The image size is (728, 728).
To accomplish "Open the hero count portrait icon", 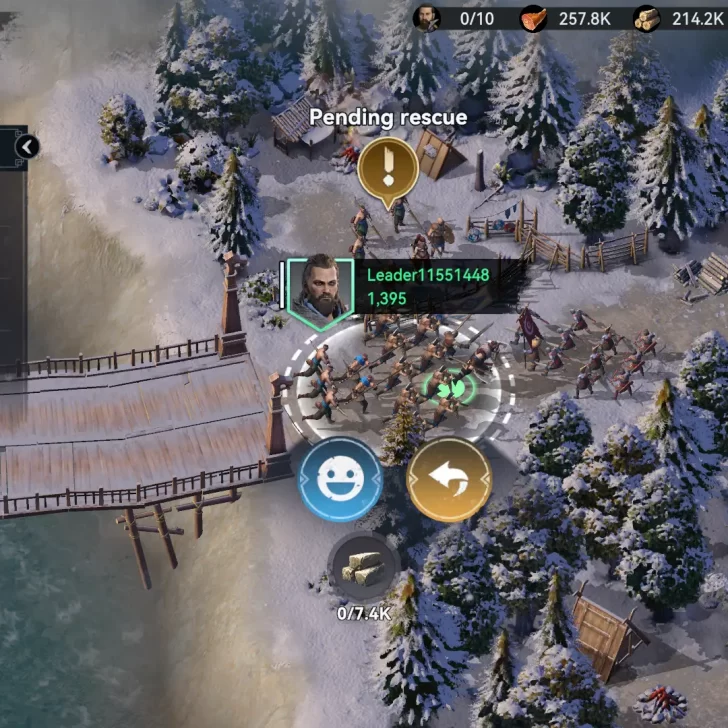I will pyautogui.click(x=427, y=18).
